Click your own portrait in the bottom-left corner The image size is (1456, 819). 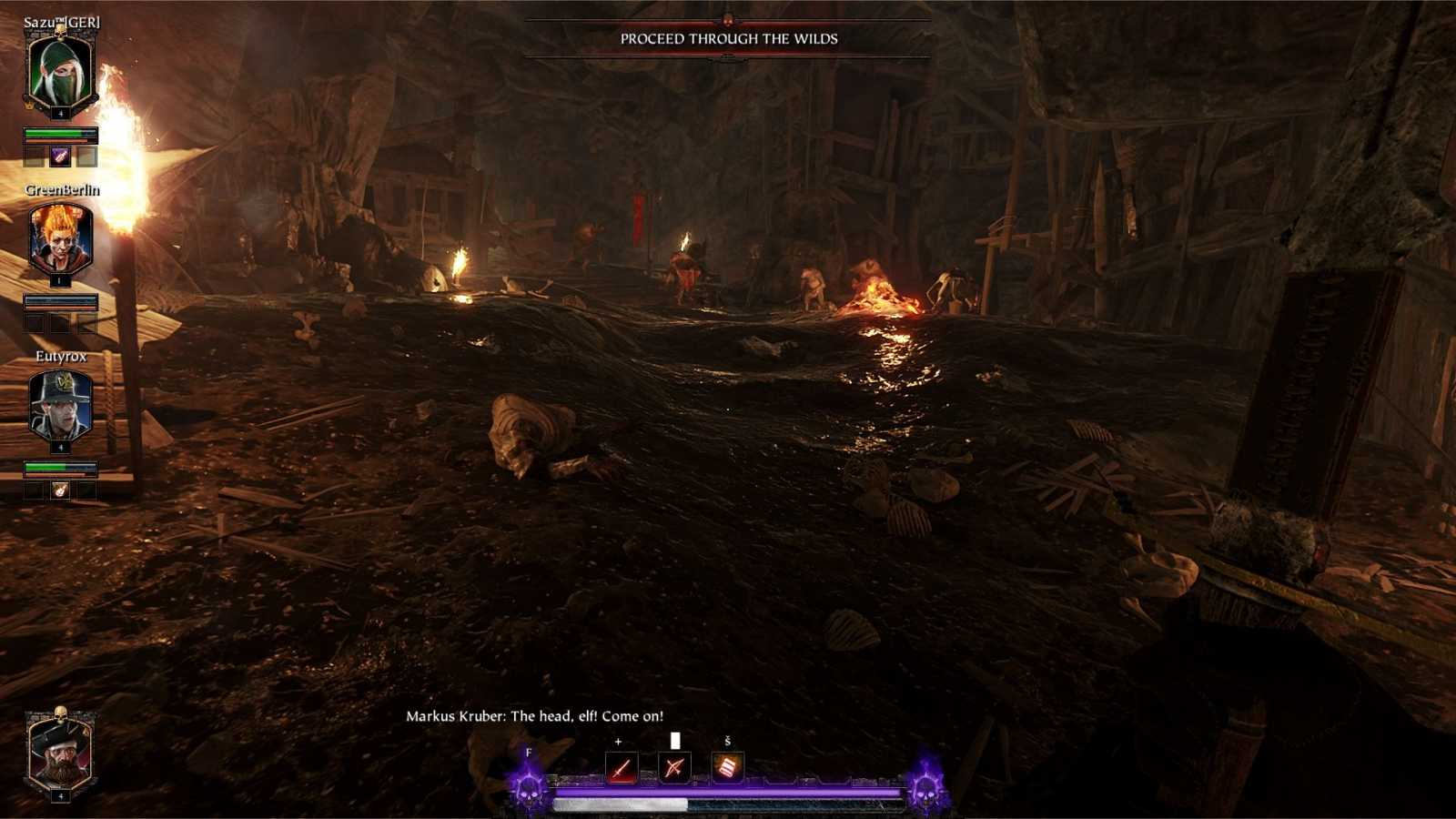(60, 755)
